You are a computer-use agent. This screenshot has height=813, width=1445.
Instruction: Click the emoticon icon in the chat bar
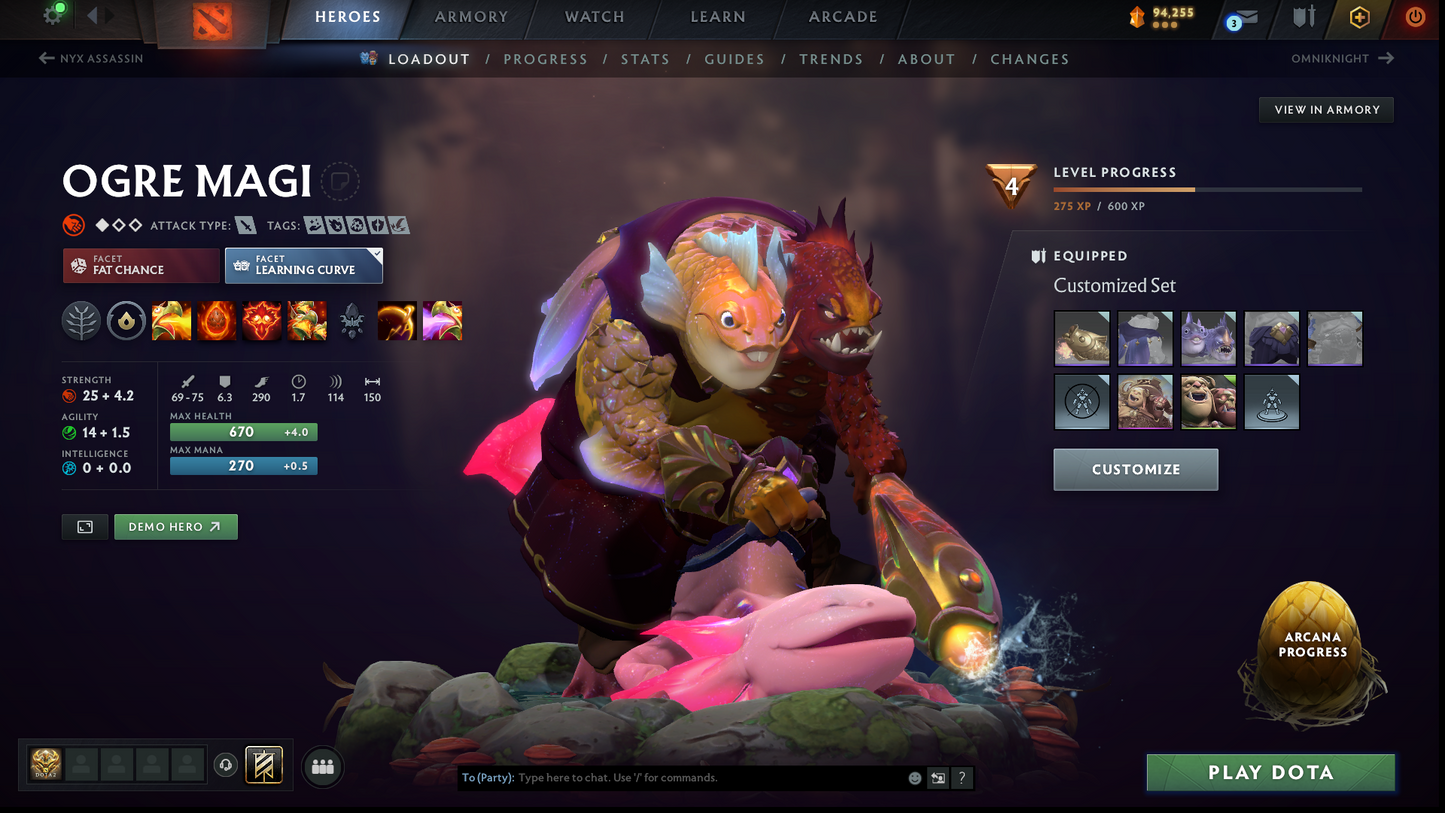coord(913,777)
